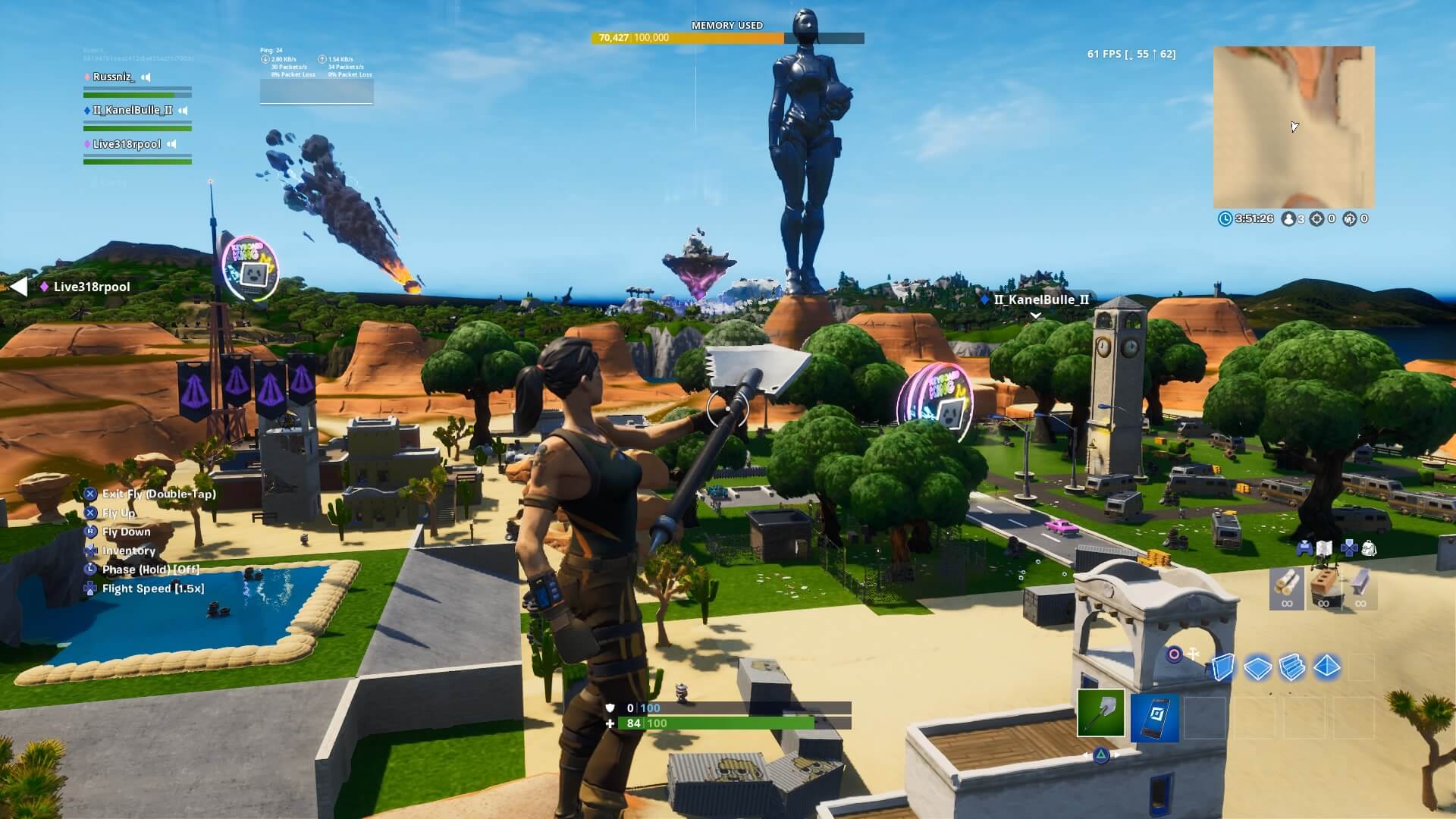Select the Creative phone tool slot
The height and width of the screenshot is (819, 1456).
point(1154,717)
